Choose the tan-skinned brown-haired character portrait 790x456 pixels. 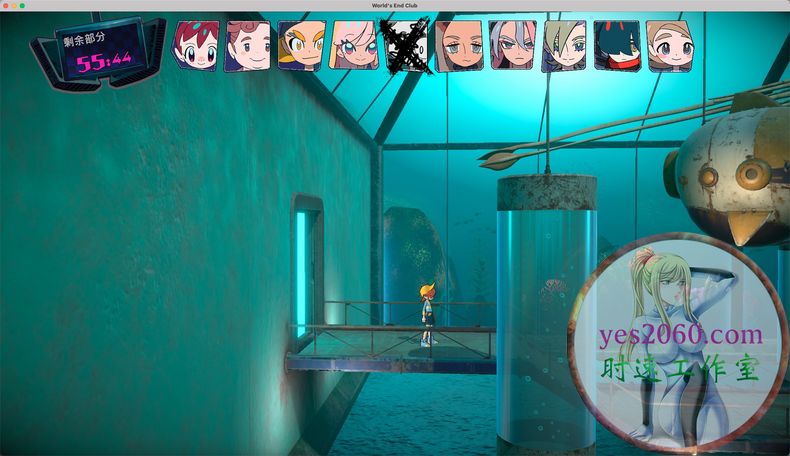click(x=459, y=45)
